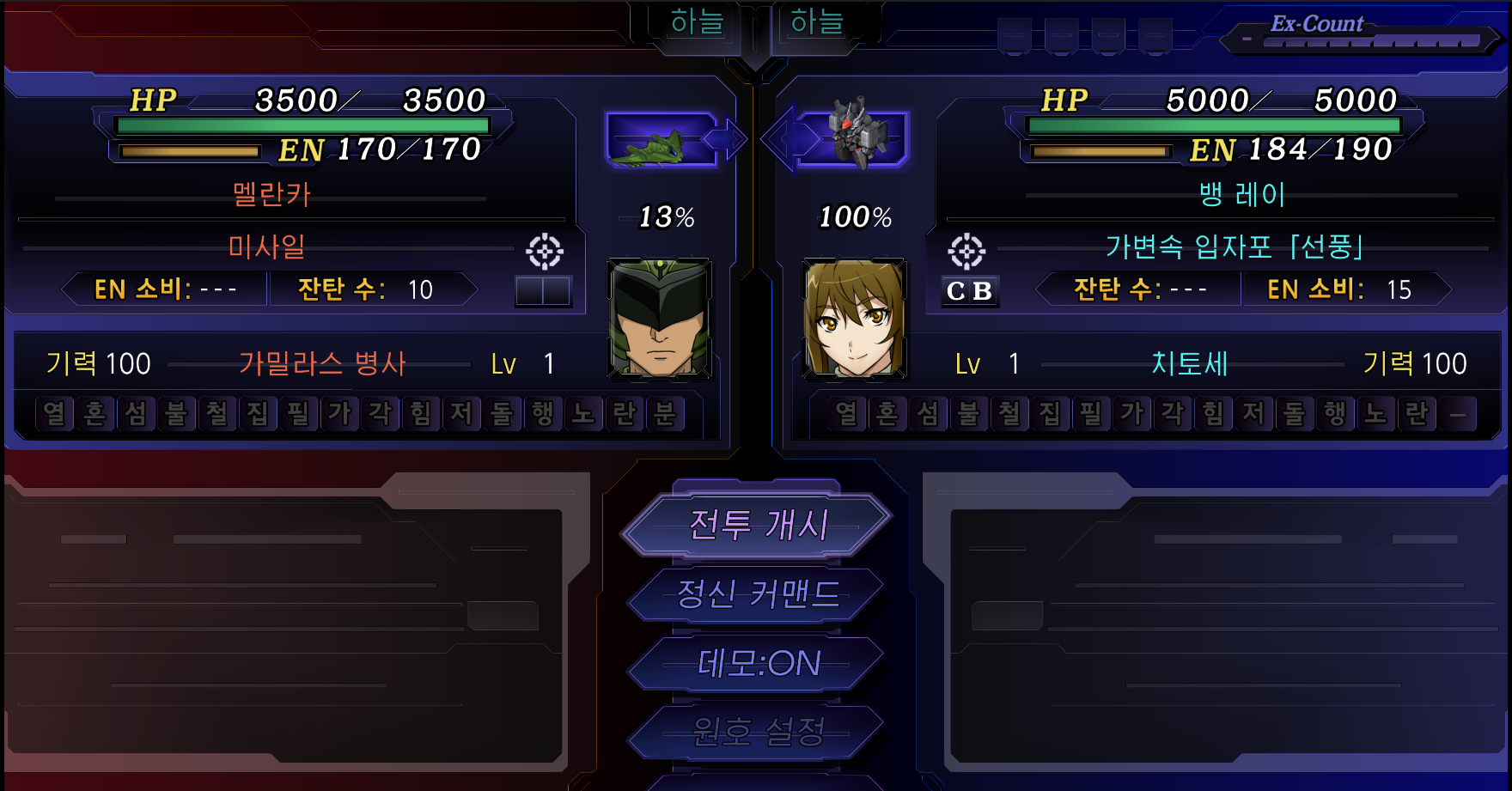Open the 원호 설정 support settings
Viewport: 1512px width, 791px height.
pyautogui.click(x=758, y=732)
